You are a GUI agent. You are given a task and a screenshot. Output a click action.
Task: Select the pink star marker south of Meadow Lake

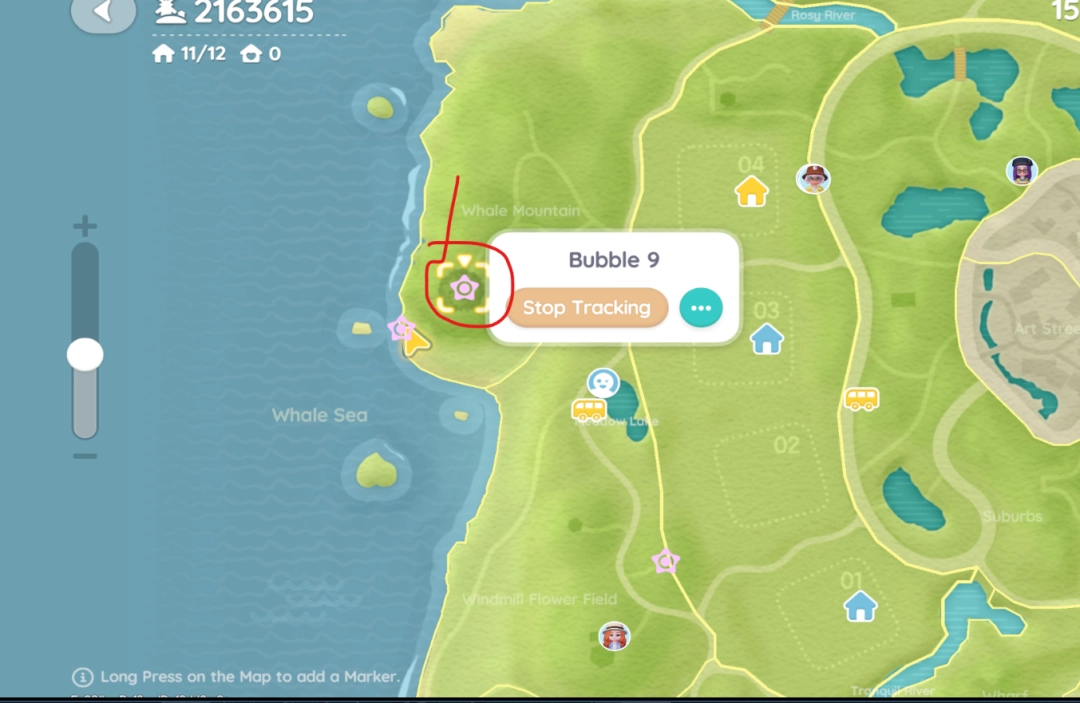[x=665, y=561]
